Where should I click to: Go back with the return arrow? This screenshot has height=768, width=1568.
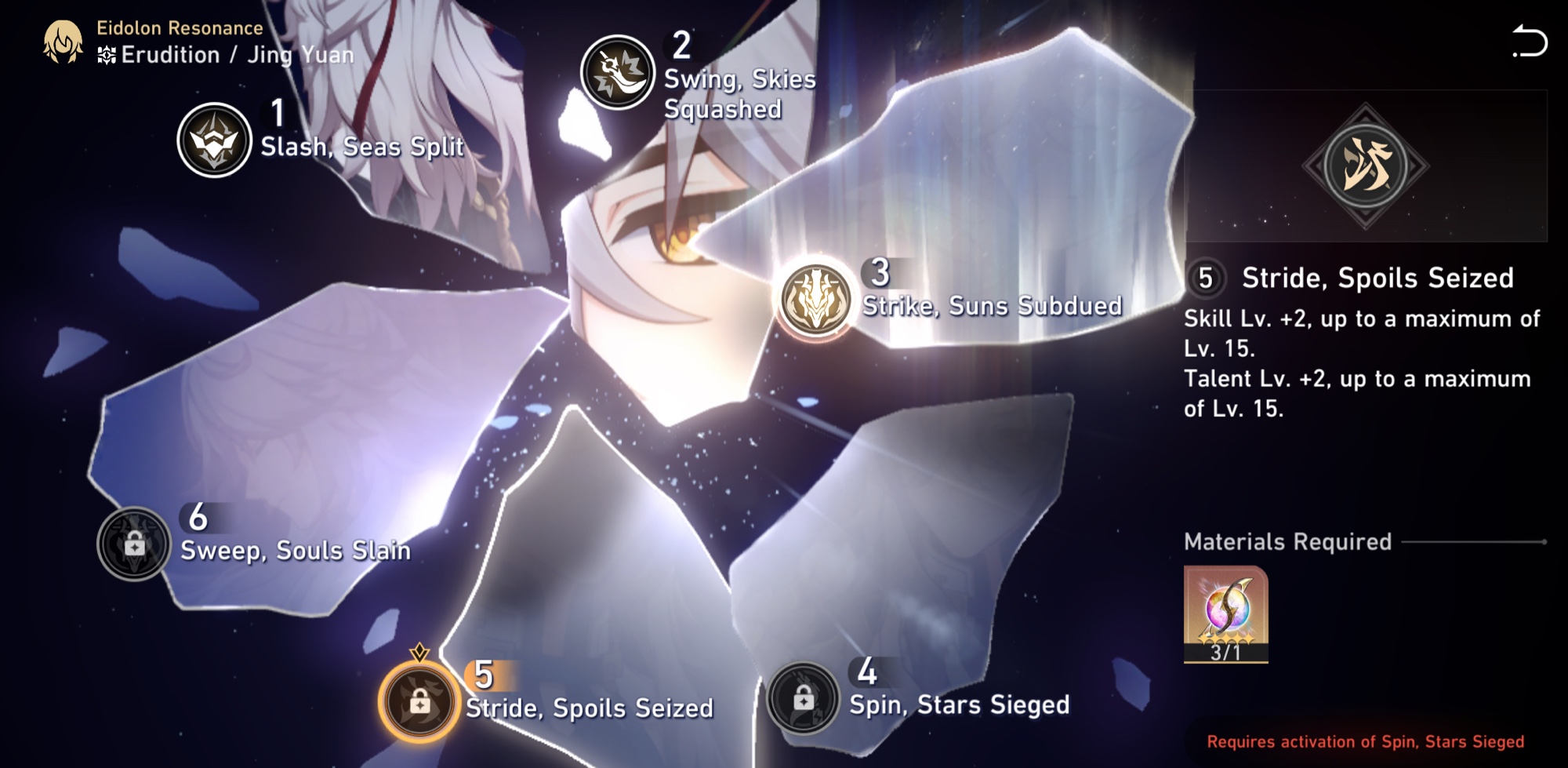pyautogui.click(x=1530, y=42)
